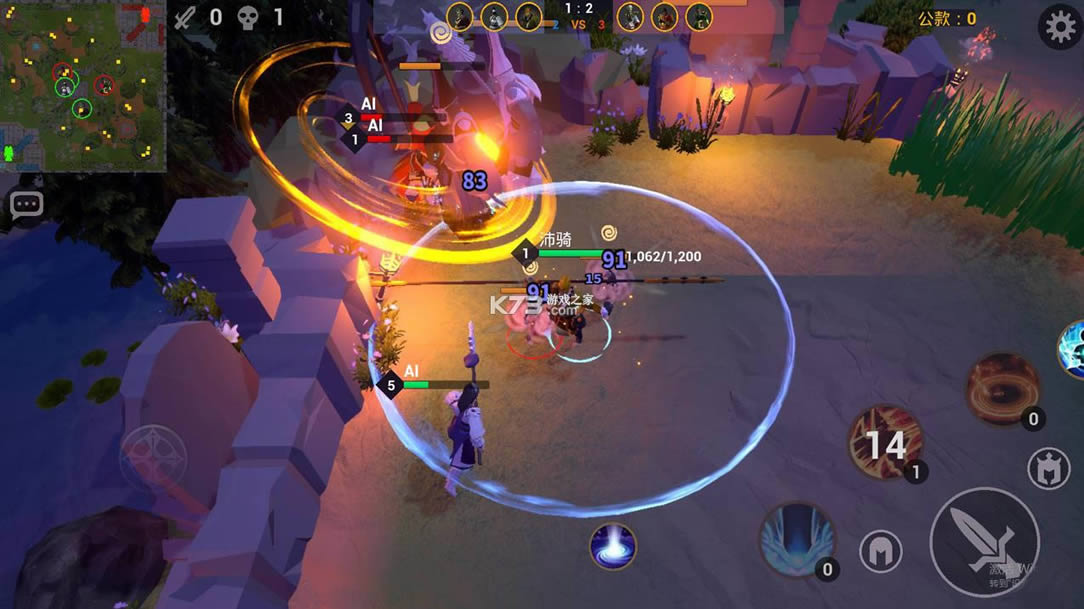Viewport: 1084px width, 609px height.
Task: Tap the virtual movement joystick
Action: [153, 458]
